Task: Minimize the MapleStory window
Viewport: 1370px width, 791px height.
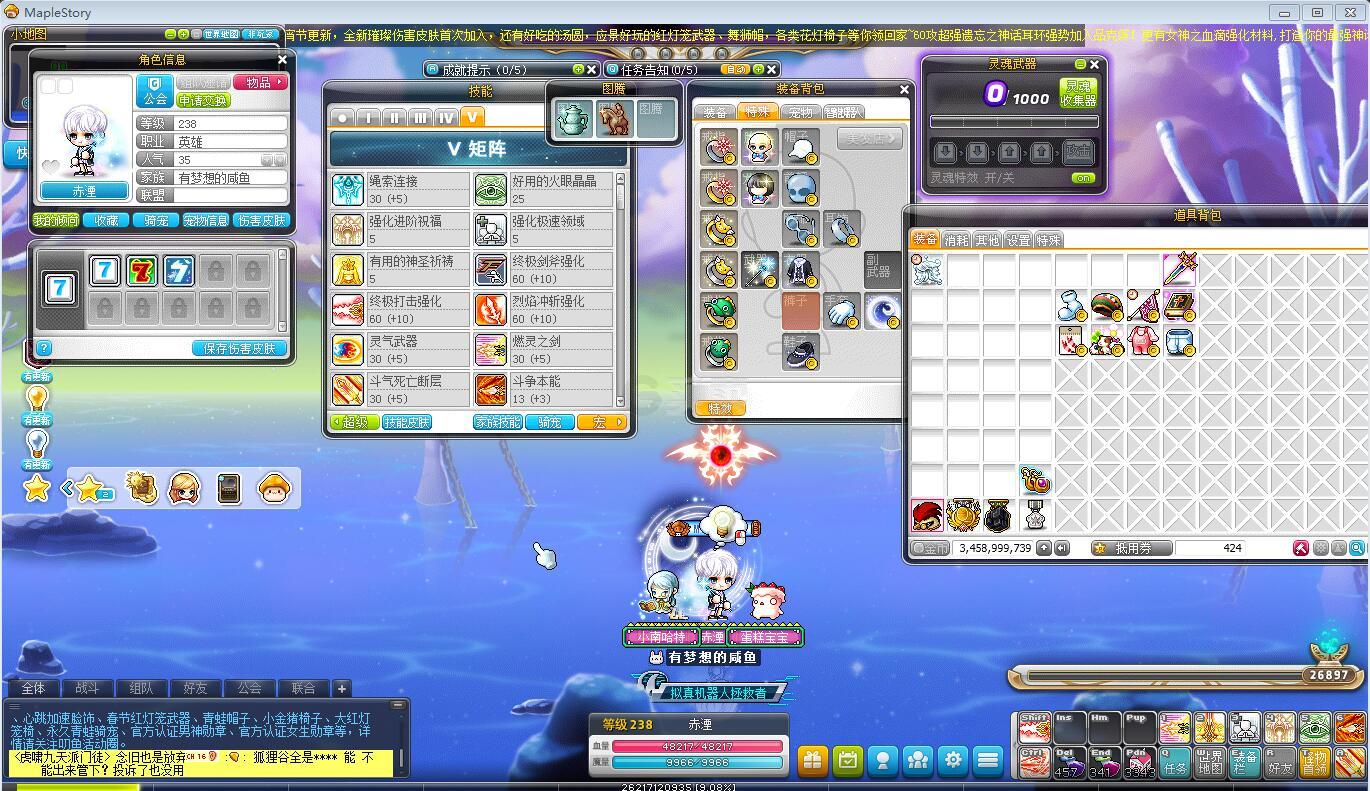Action: (1287, 12)
